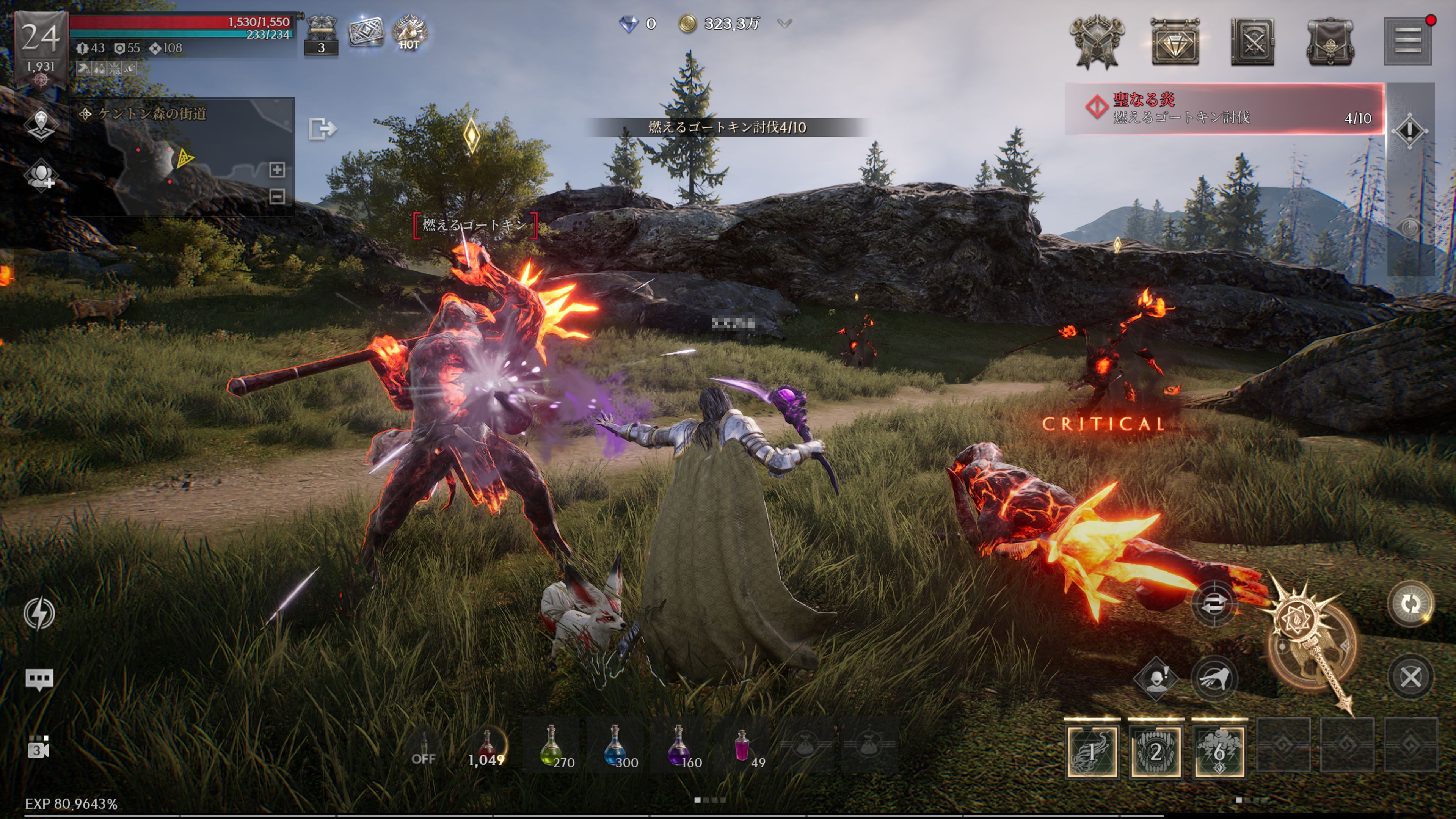Activate skill slot numbered 1
Viewport: 1456px width, 819px height.
1092,752
